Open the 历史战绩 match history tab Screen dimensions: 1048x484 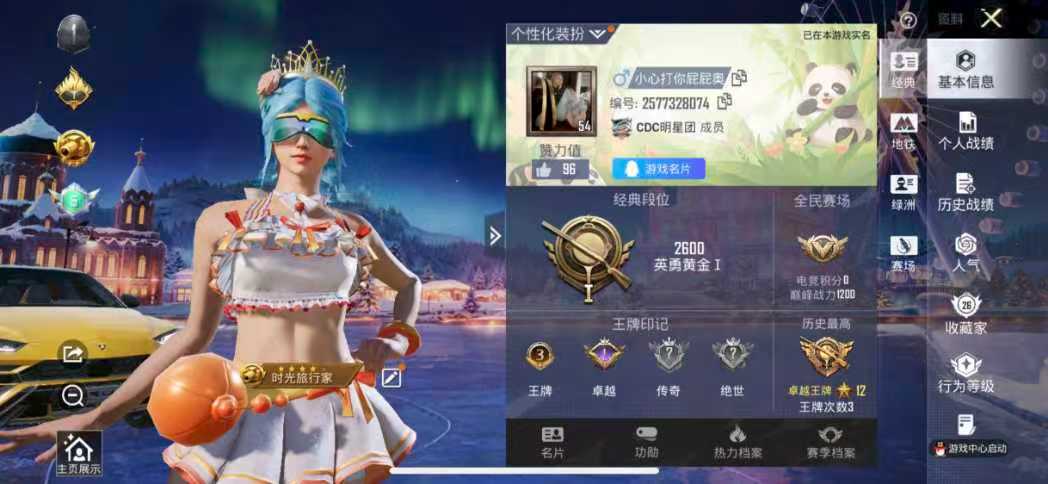965,192
